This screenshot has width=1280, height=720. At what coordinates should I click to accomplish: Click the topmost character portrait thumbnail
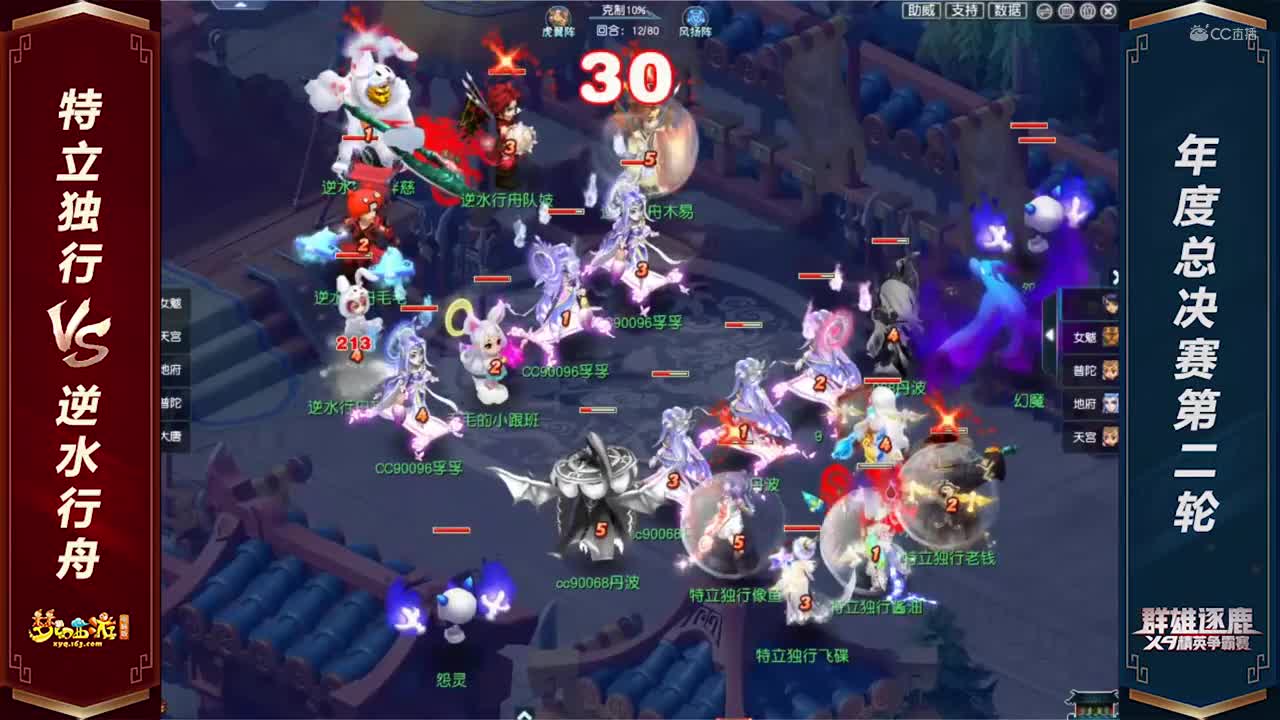click(1110, 305)
